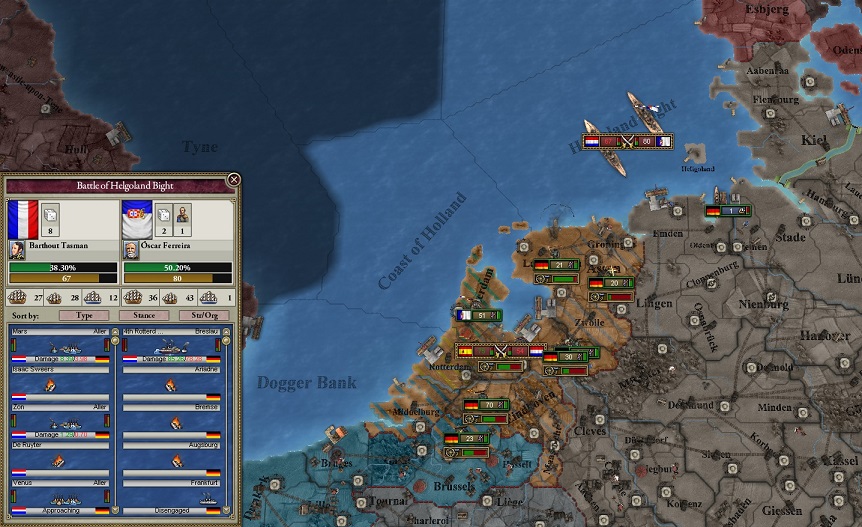Select the 4th Rotterdam versus Breslau row
Viewport: 862px width, 527px height.
tap(171, 348)
